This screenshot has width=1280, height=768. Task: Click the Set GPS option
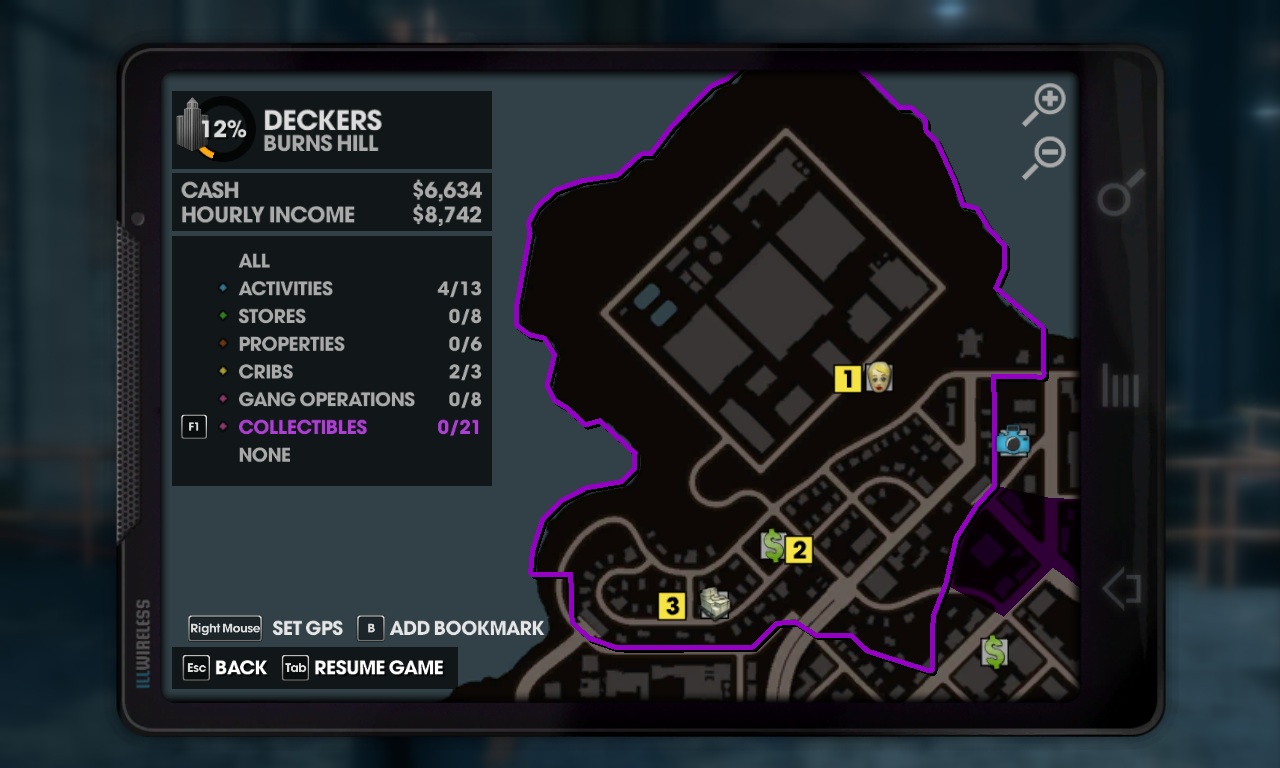(x=307, y=628)
